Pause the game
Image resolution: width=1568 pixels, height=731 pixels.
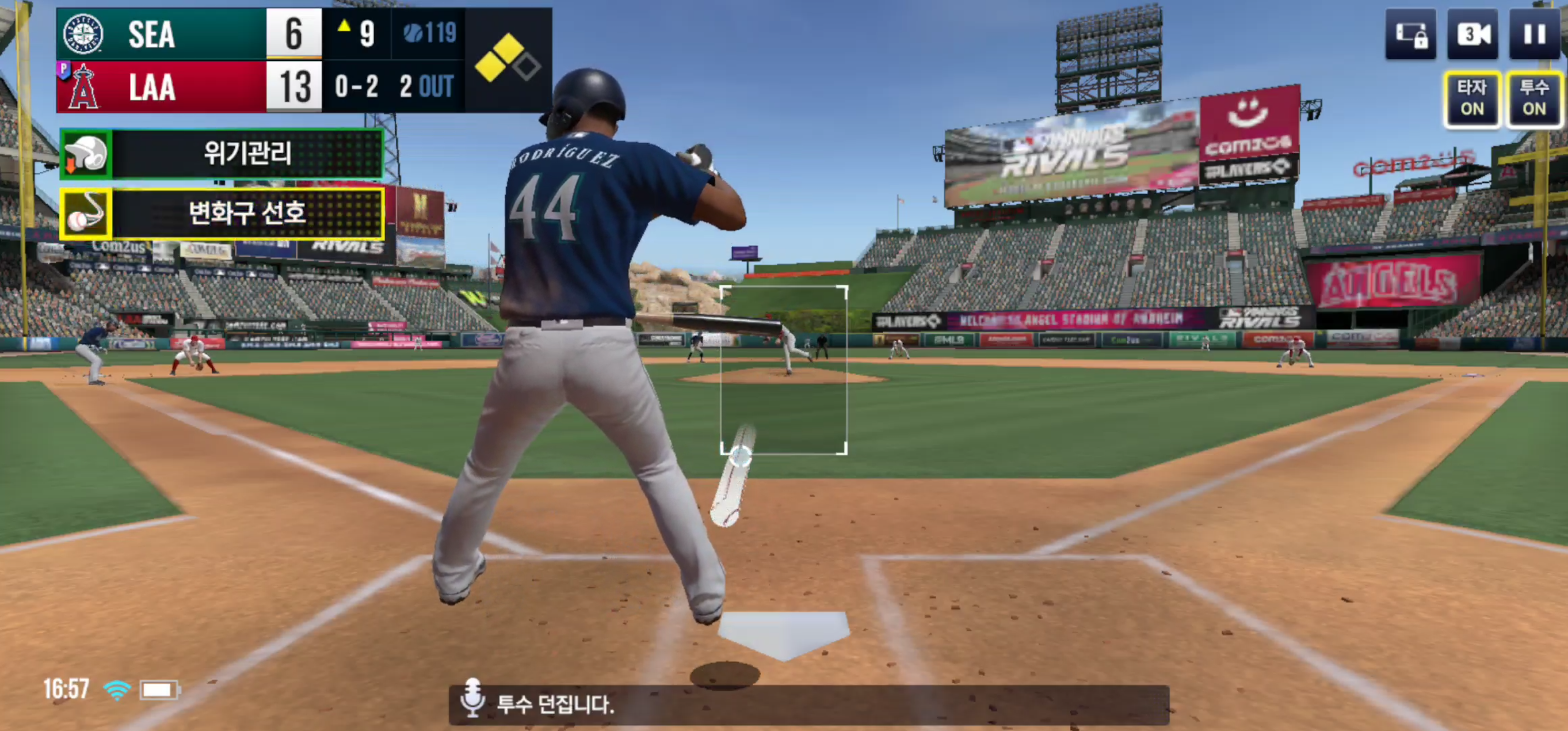1534,34
